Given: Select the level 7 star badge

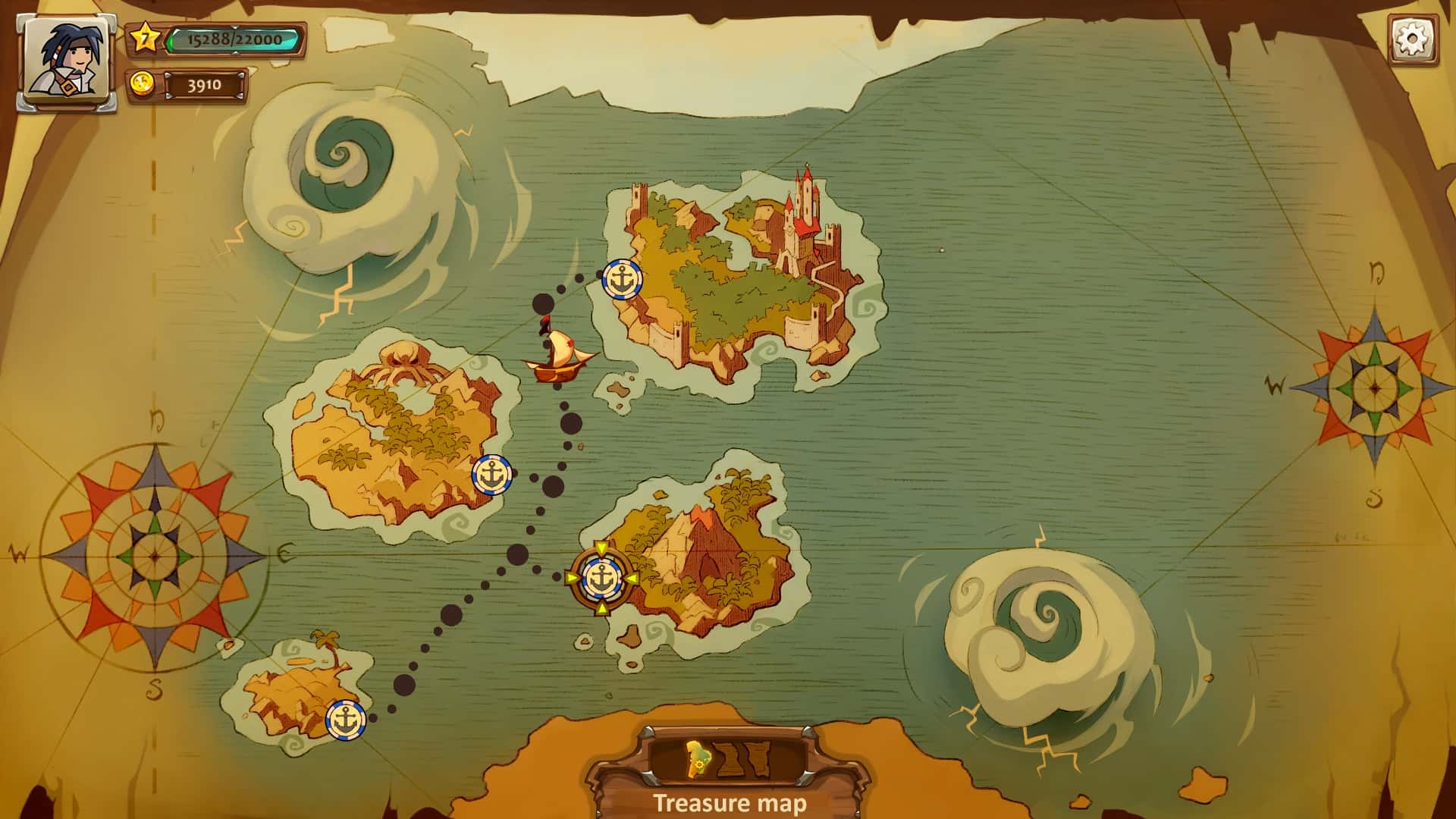Looking at the screenshot, I should click(x=145, y=36).
